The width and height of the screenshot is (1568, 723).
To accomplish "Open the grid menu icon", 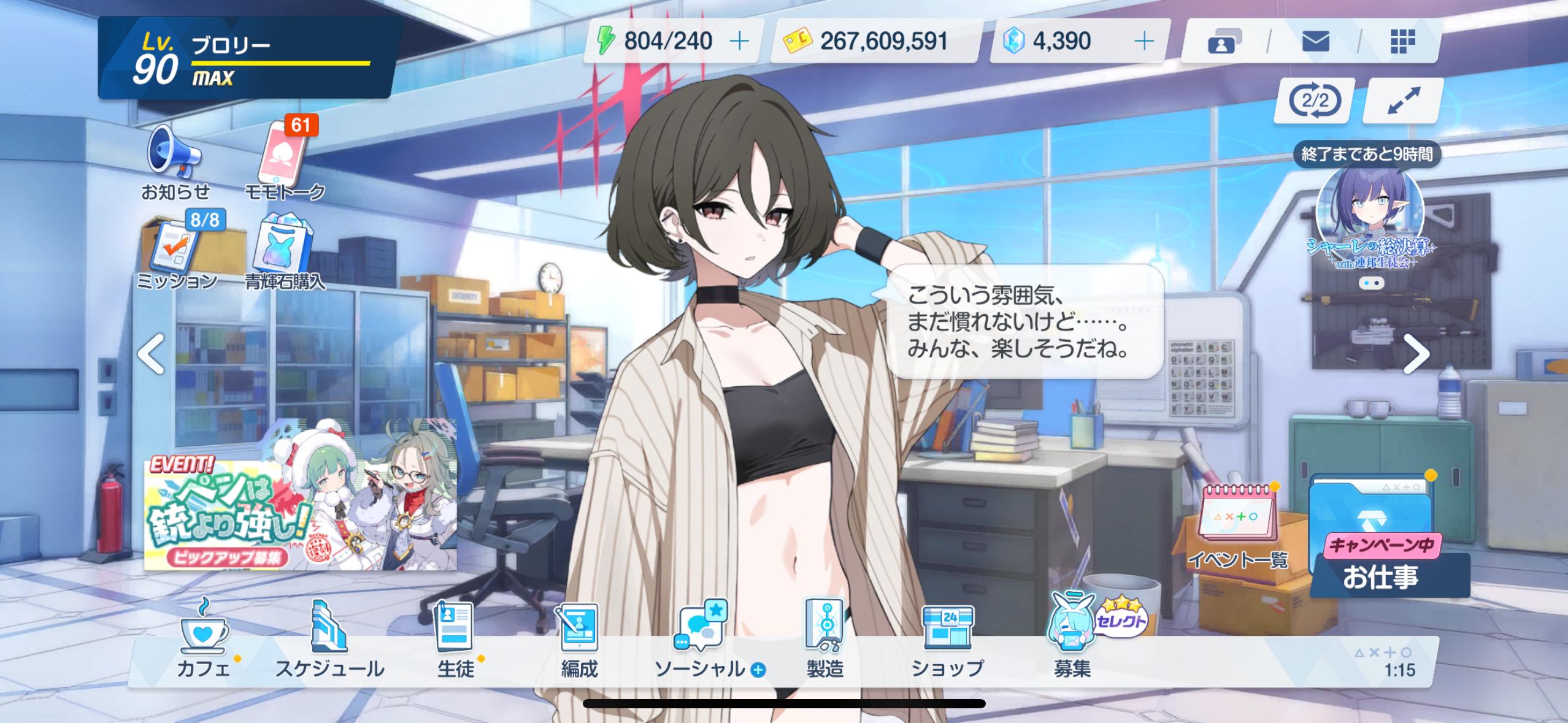I will point(1402,42).
